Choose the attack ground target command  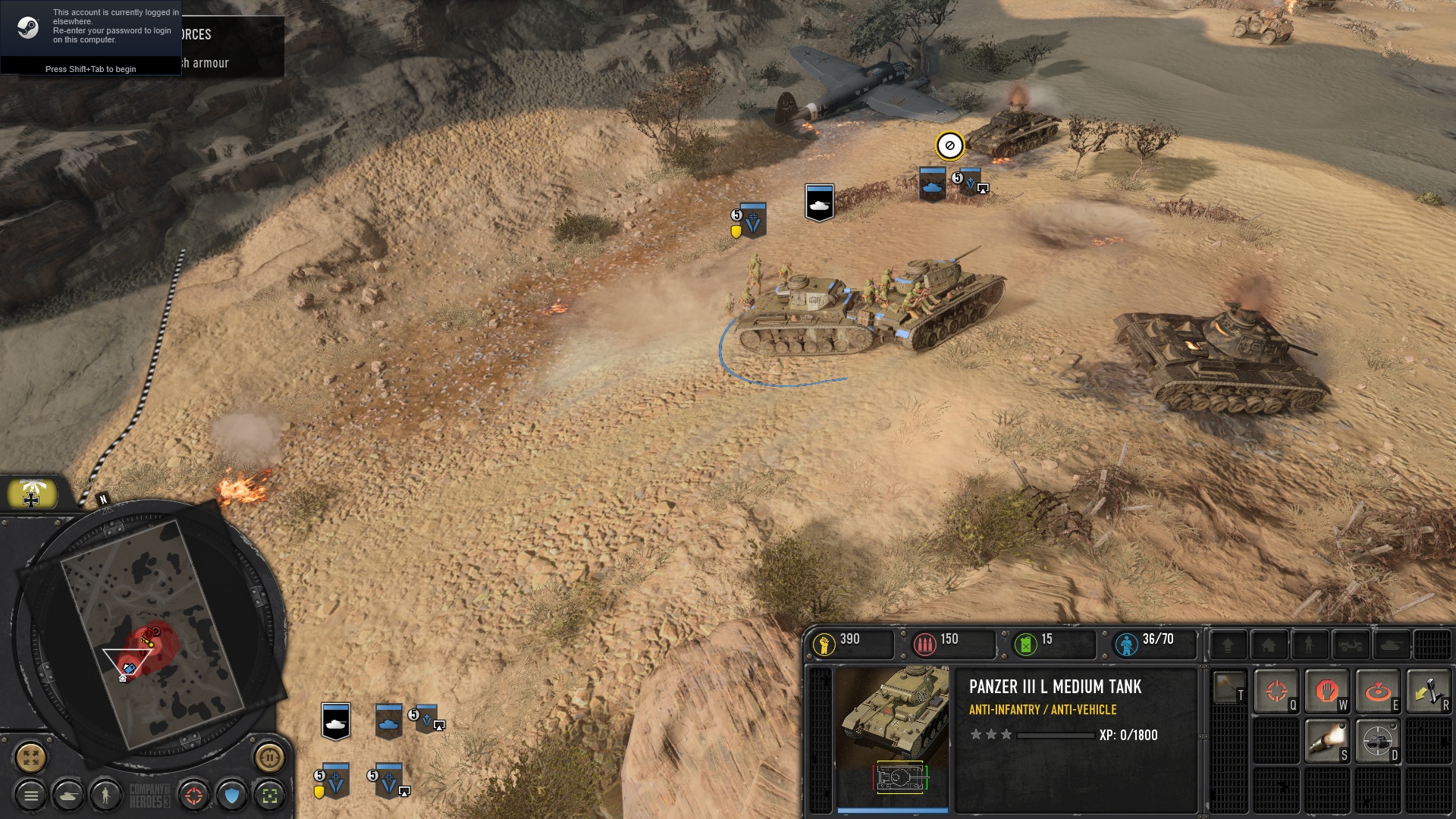pyautogui.click(x=1377, y=692)
